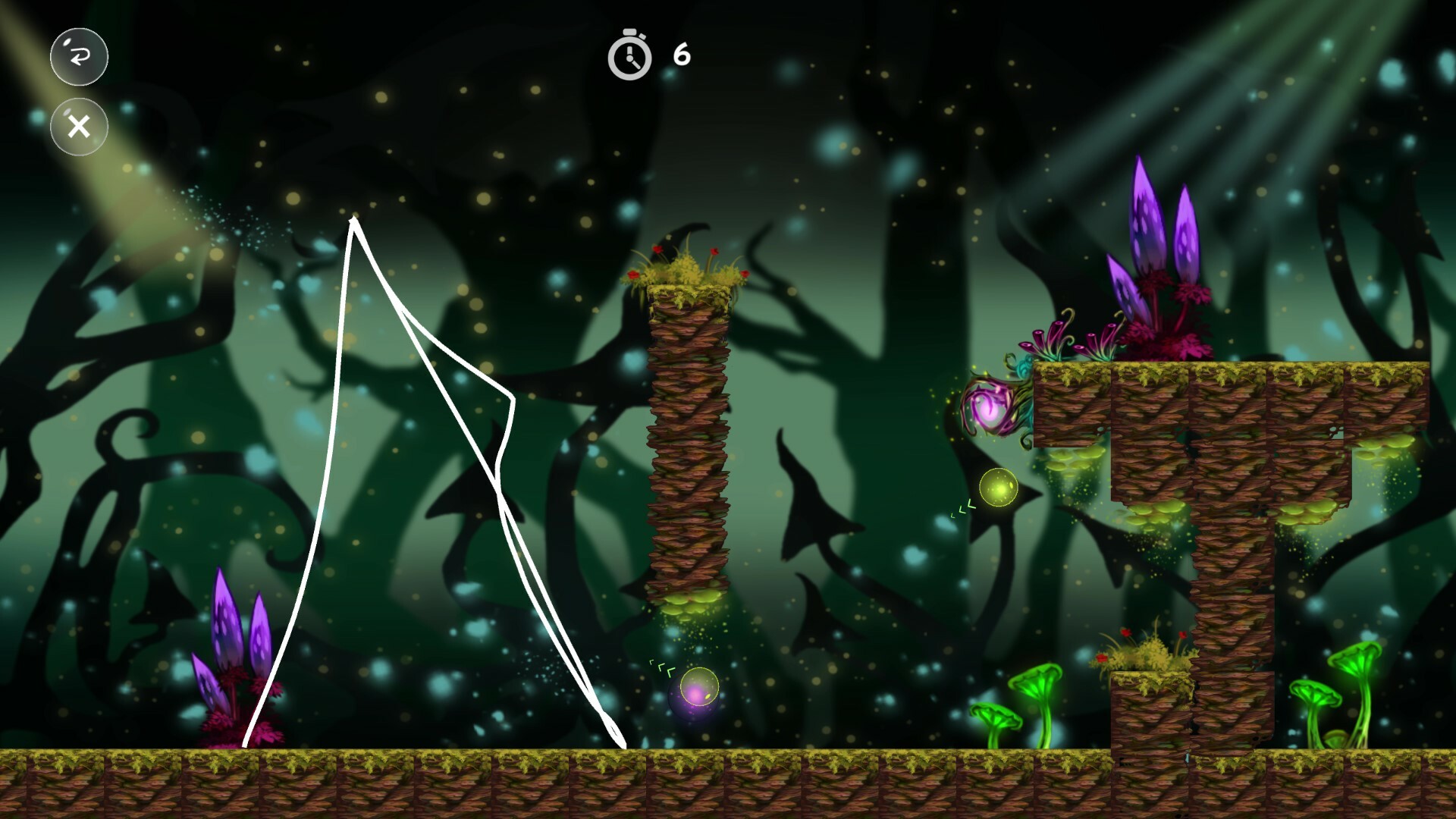Click the X exit bubble icon
1456x819 pixels.
click(78, 126)
